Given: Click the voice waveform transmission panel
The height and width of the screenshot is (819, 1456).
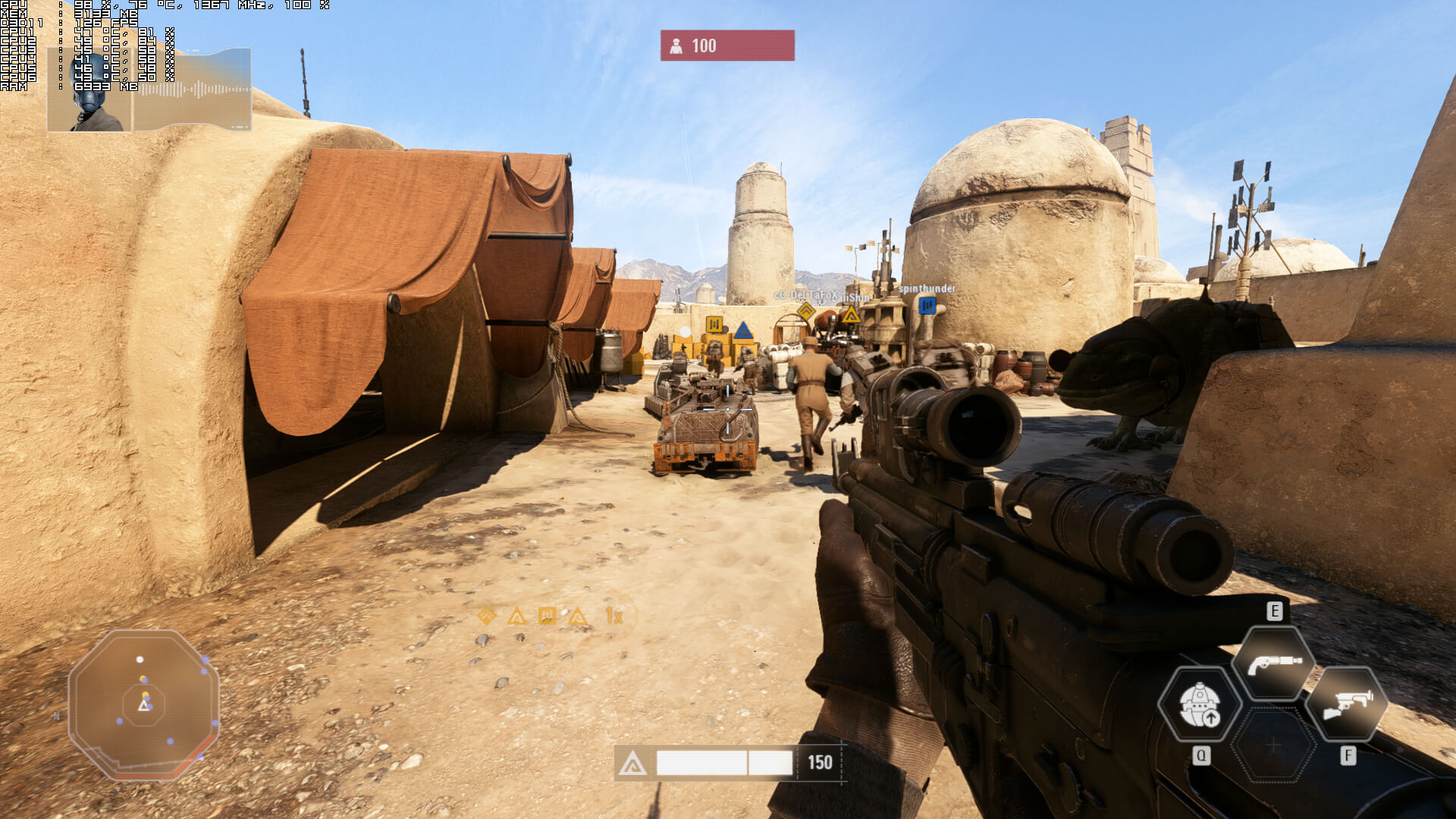Looking at the screenshot, I should [193, 90].
